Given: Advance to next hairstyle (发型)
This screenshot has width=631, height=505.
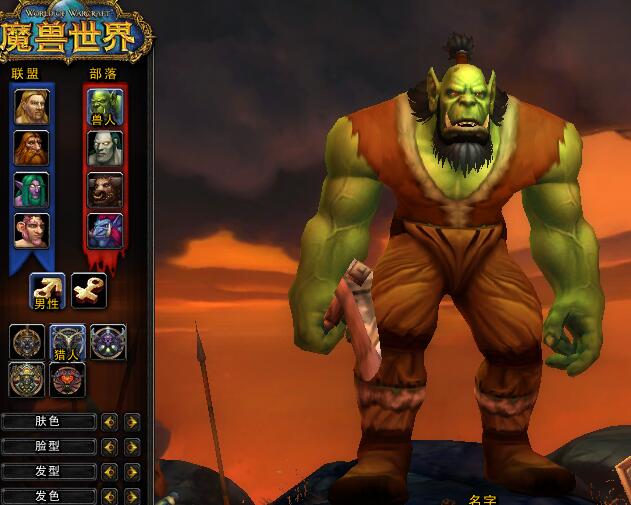Looking at the screenshot, I should [131, 471].
